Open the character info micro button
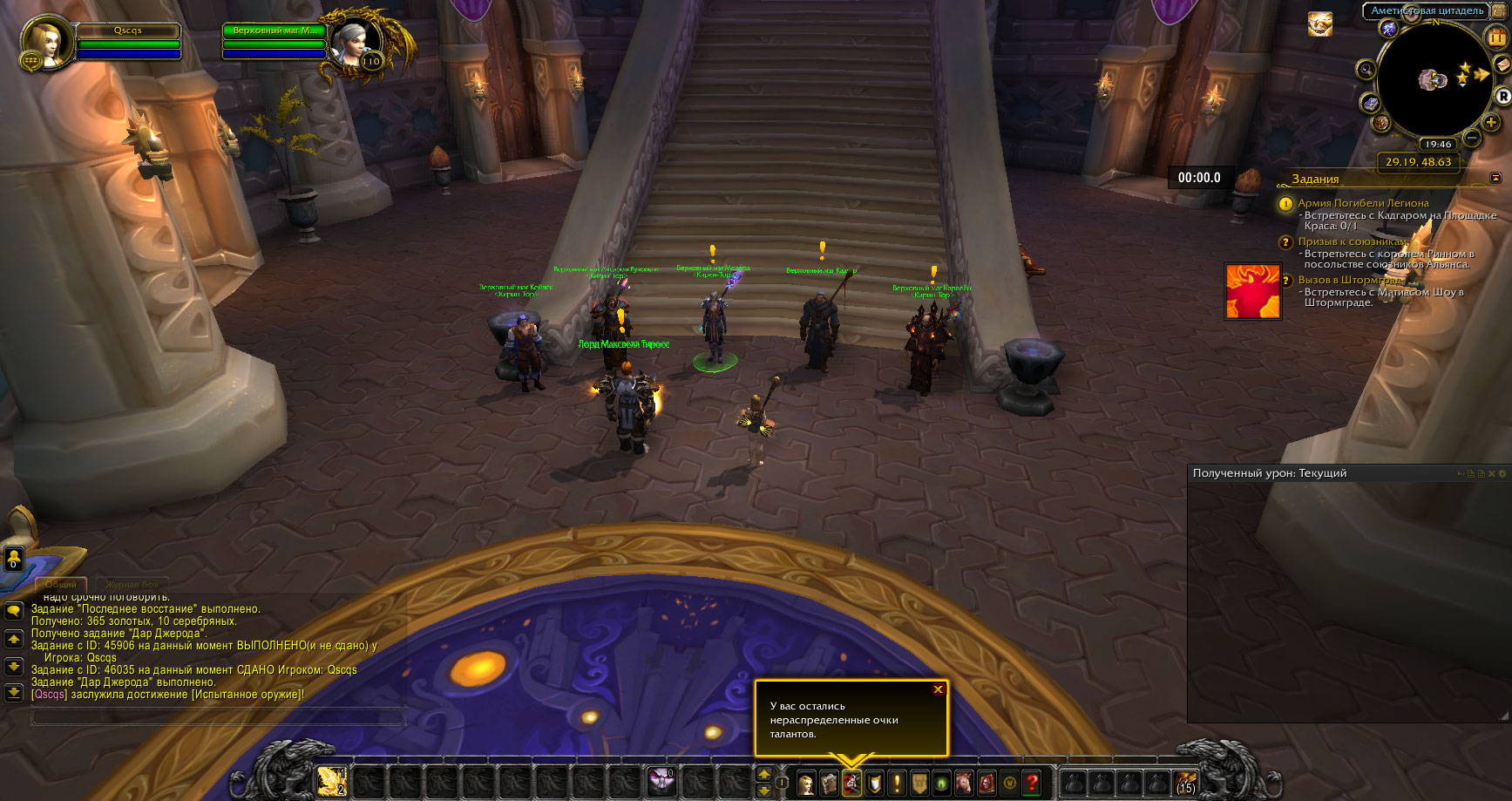Screen dimensions: 1512x801 [x=806, y=784]
